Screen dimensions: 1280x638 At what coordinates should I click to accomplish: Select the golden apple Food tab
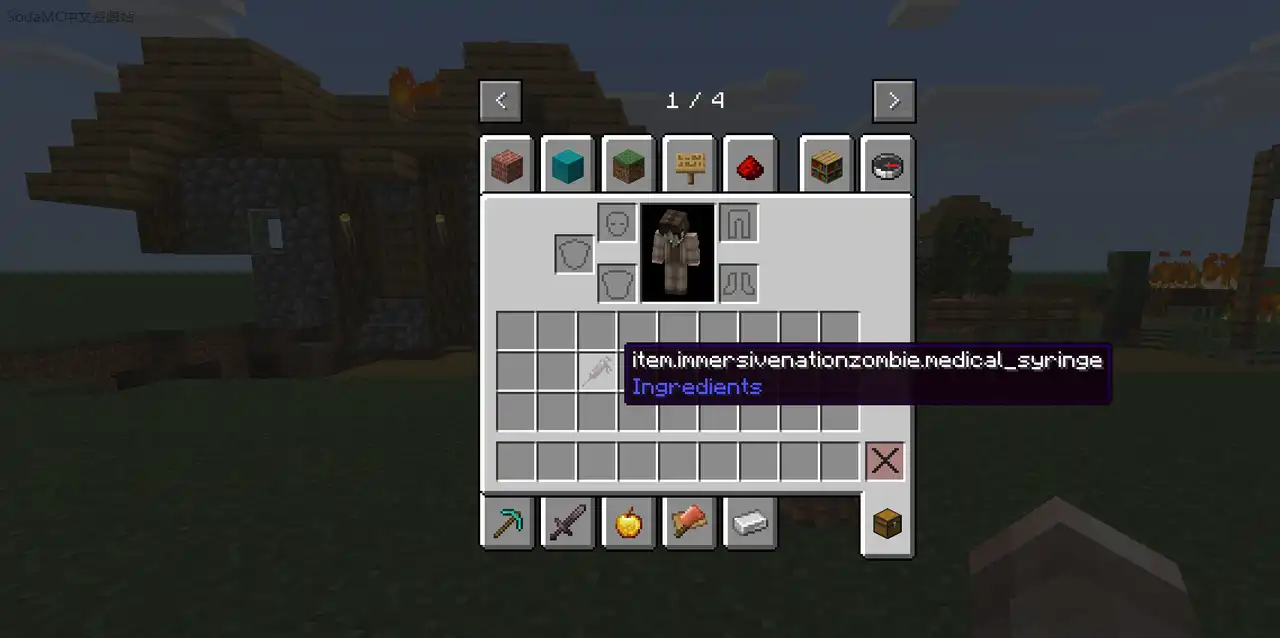pos(628,523)
